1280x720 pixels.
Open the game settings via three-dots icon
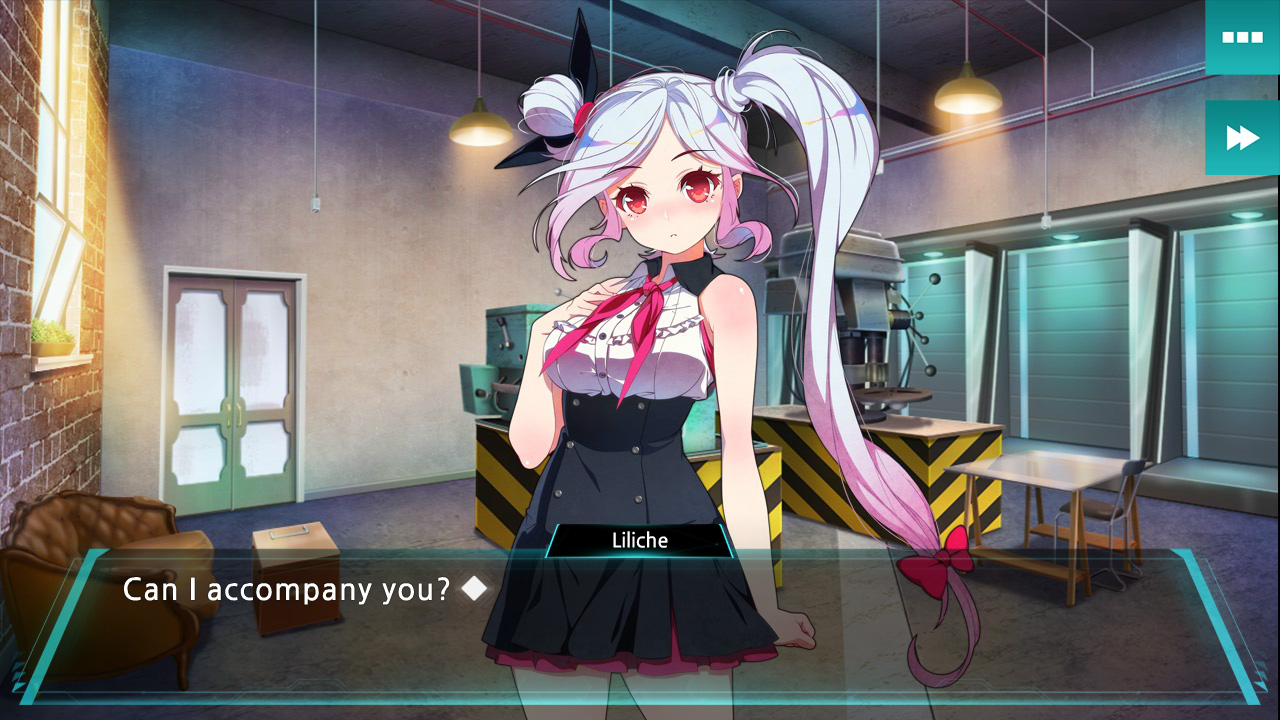coord(1241,37)
